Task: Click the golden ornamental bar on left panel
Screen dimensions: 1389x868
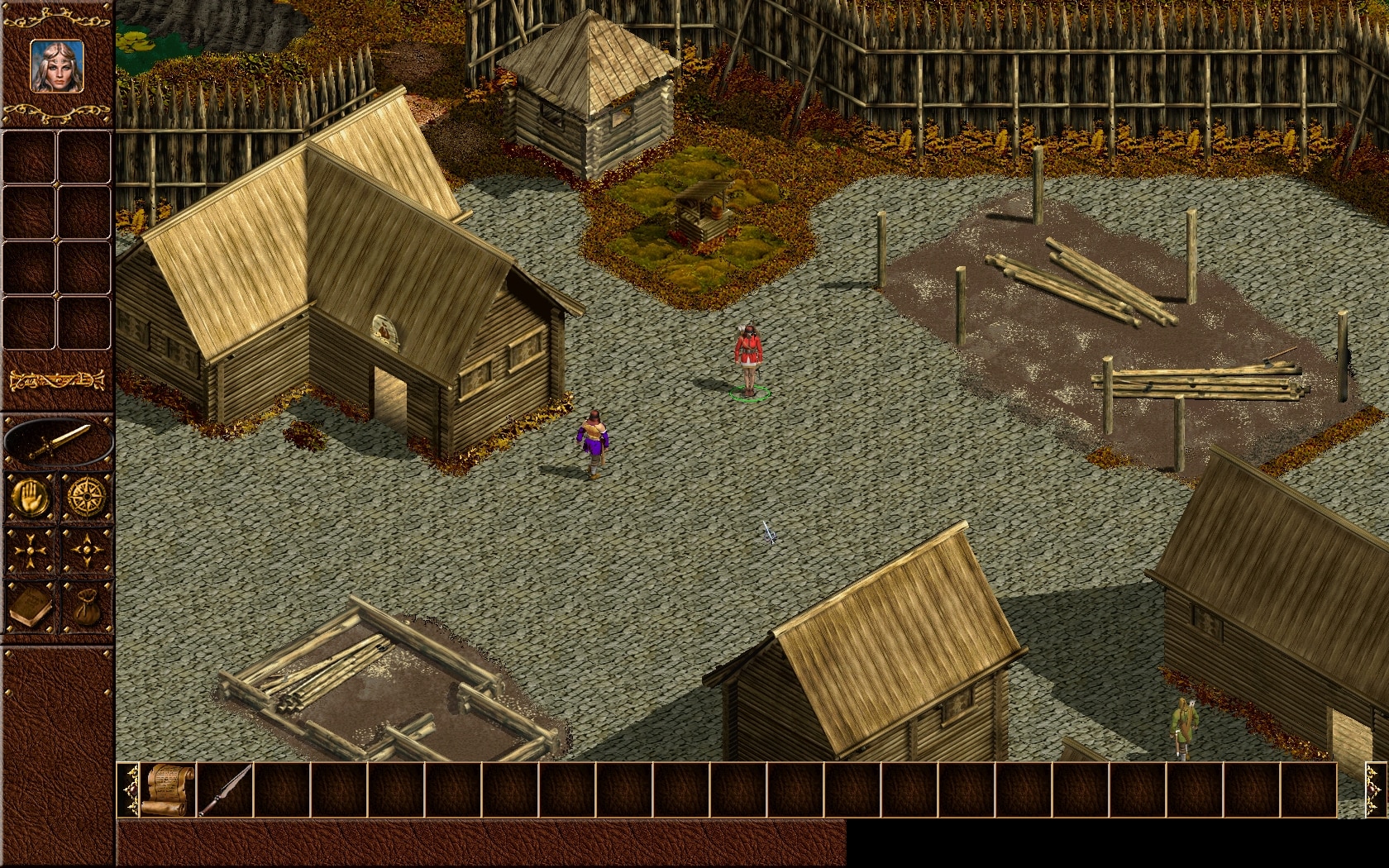Action: click(x=57, y=381)
